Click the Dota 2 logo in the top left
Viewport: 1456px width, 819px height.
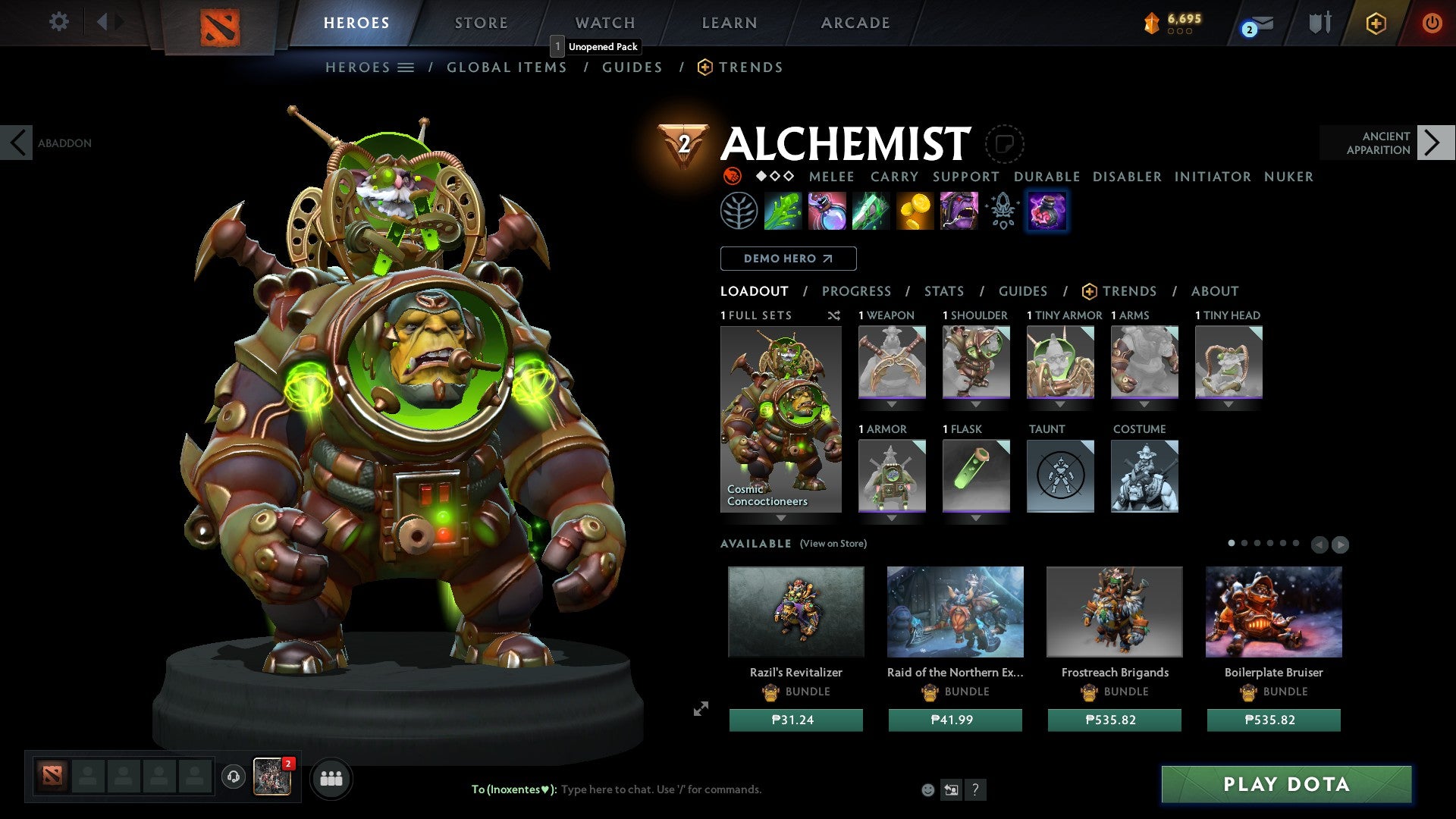click(x=218, y=22)
